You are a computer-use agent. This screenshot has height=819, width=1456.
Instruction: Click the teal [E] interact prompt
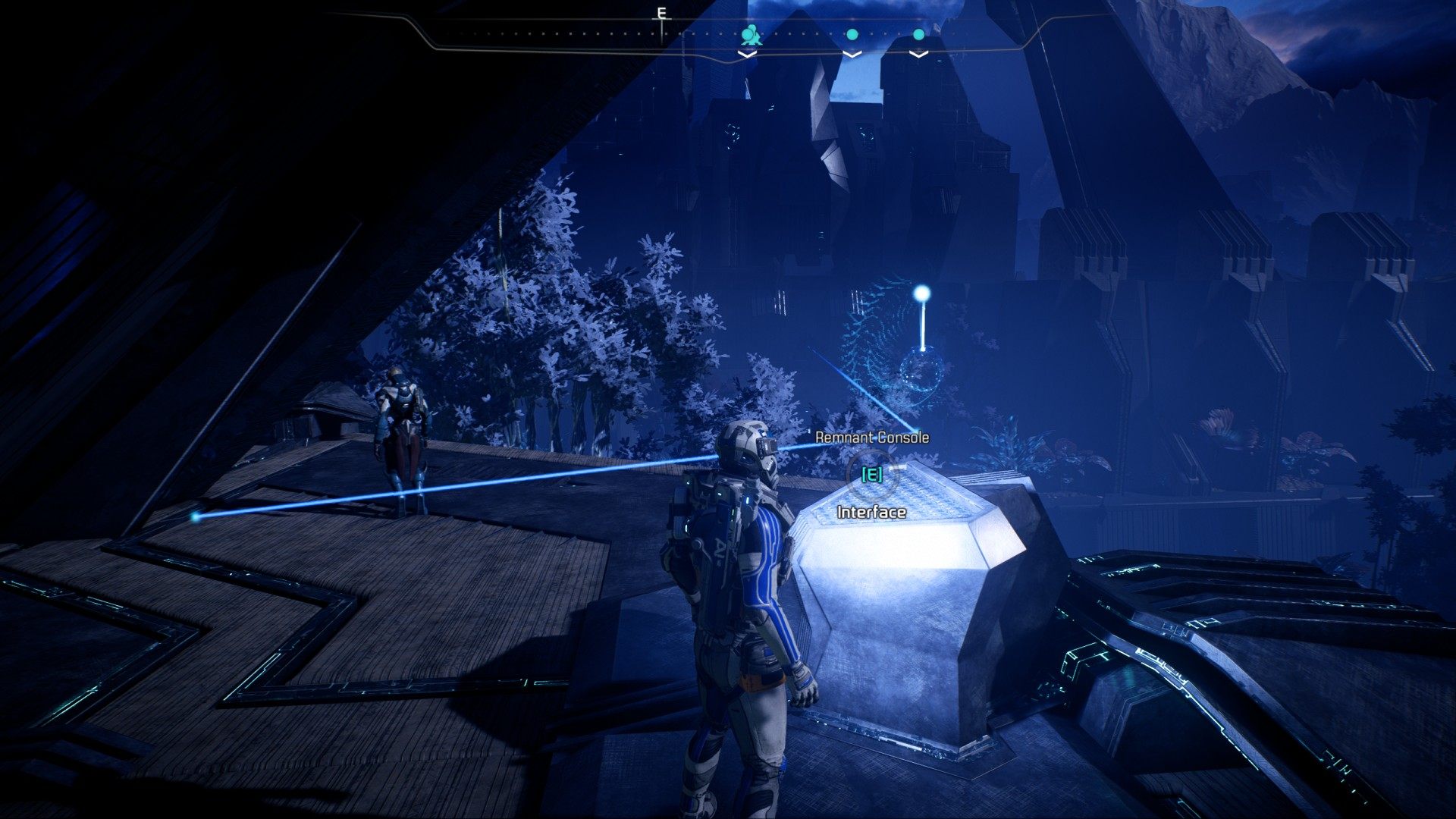871,476
